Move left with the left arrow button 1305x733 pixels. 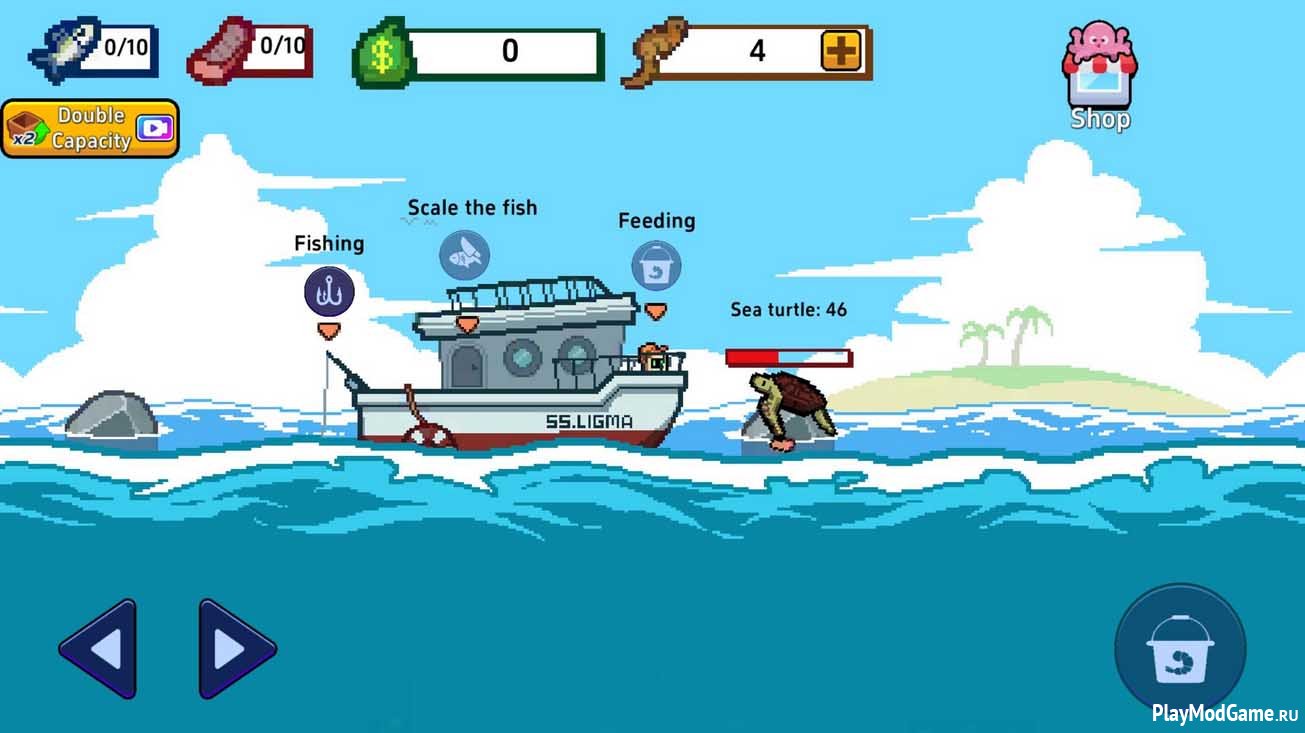(x=98, y=649)
